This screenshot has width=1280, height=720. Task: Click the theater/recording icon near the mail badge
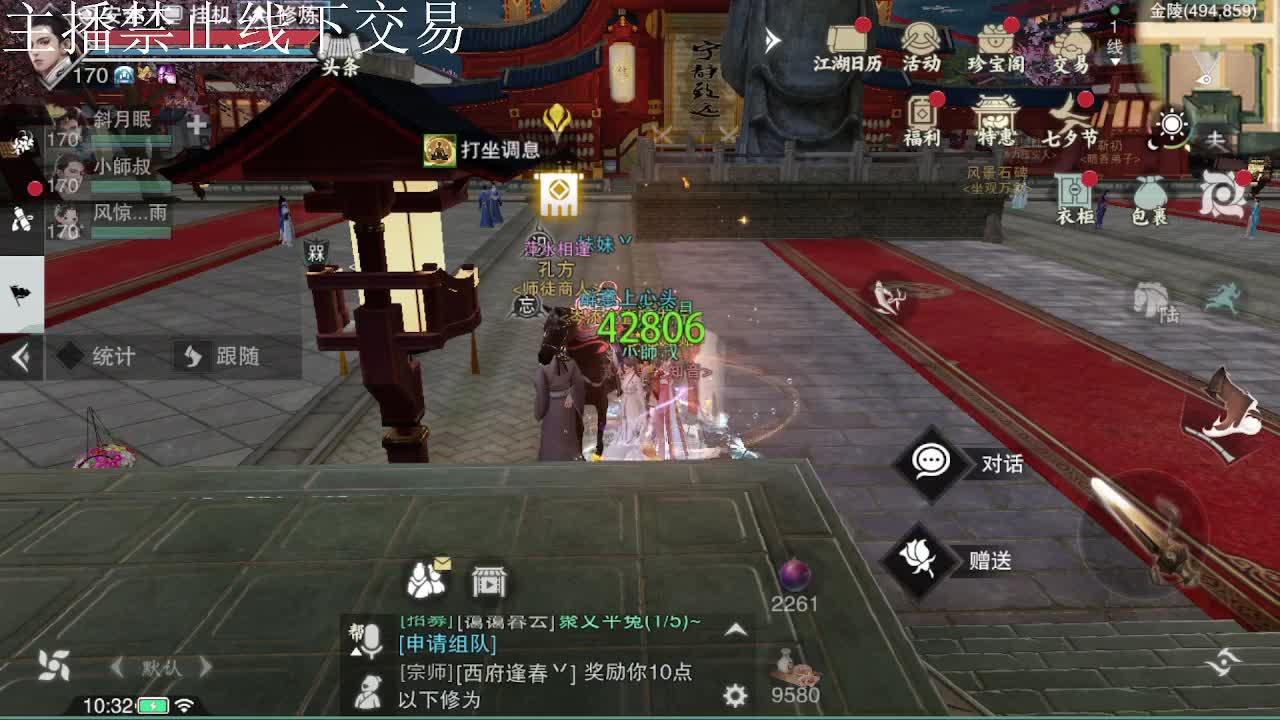pyautogui.click(x=490, y=578)
